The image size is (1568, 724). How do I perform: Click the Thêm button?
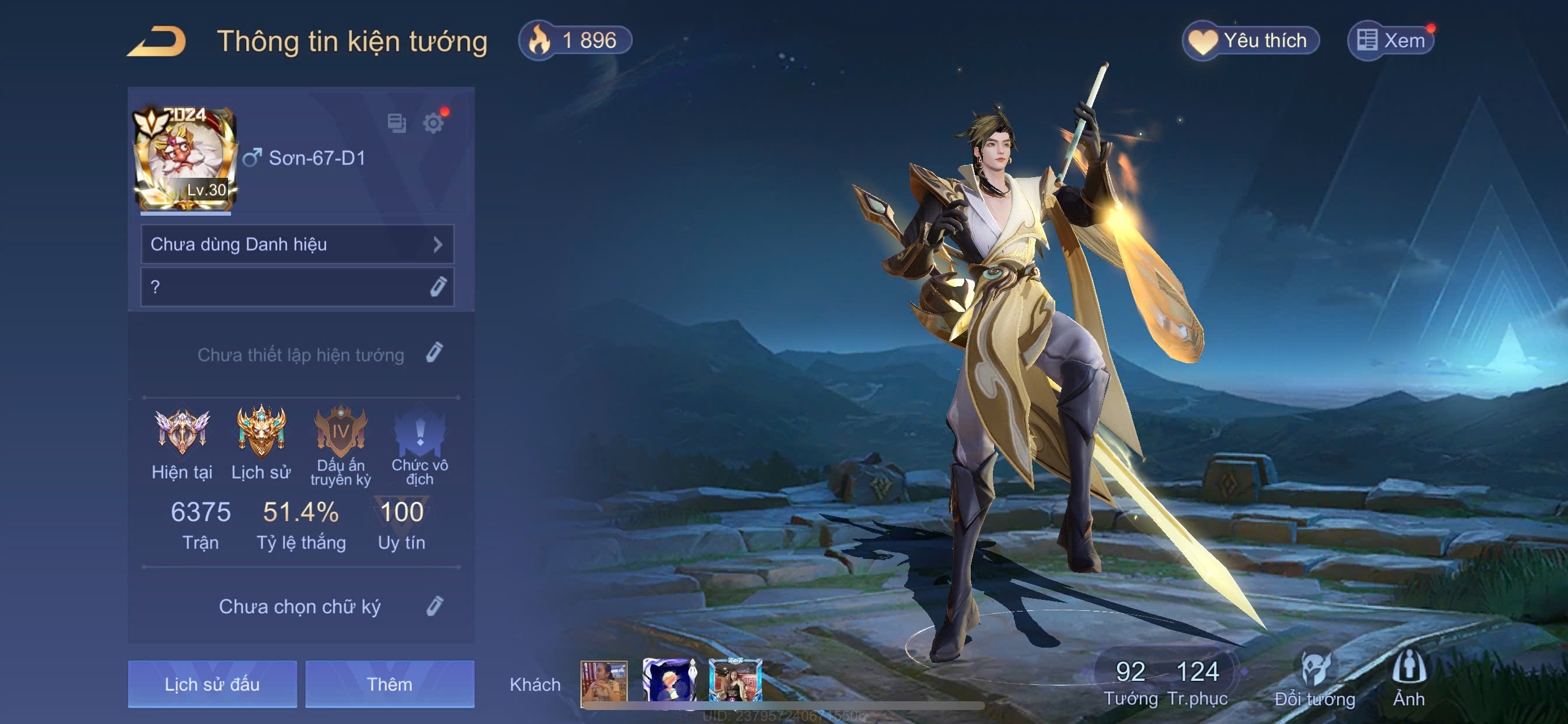click(390, 684)
